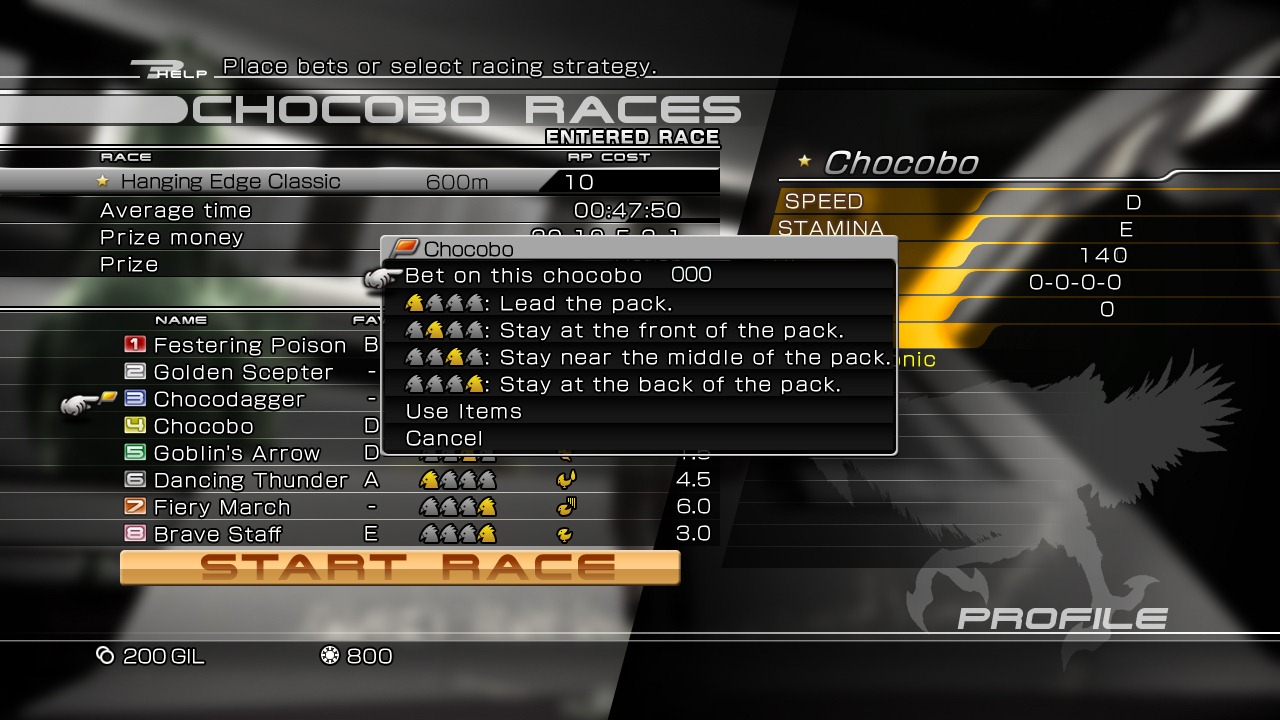Open the chocobo PROFILE panel
This screenshot has width=1280, height=720.
(1061, 619)
